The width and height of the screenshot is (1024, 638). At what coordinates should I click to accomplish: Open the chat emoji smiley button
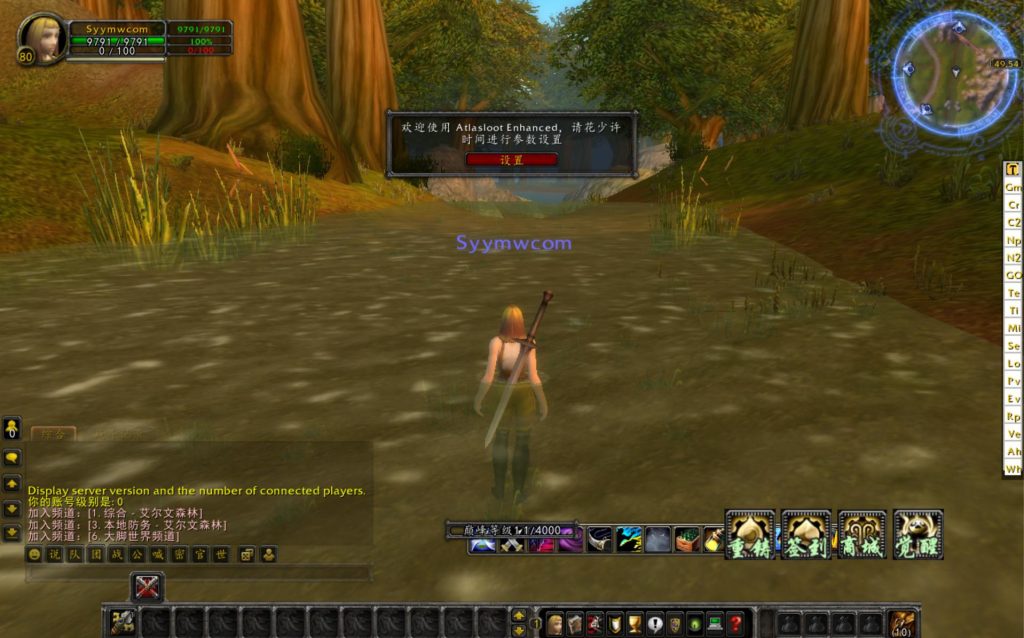[35, 554]
